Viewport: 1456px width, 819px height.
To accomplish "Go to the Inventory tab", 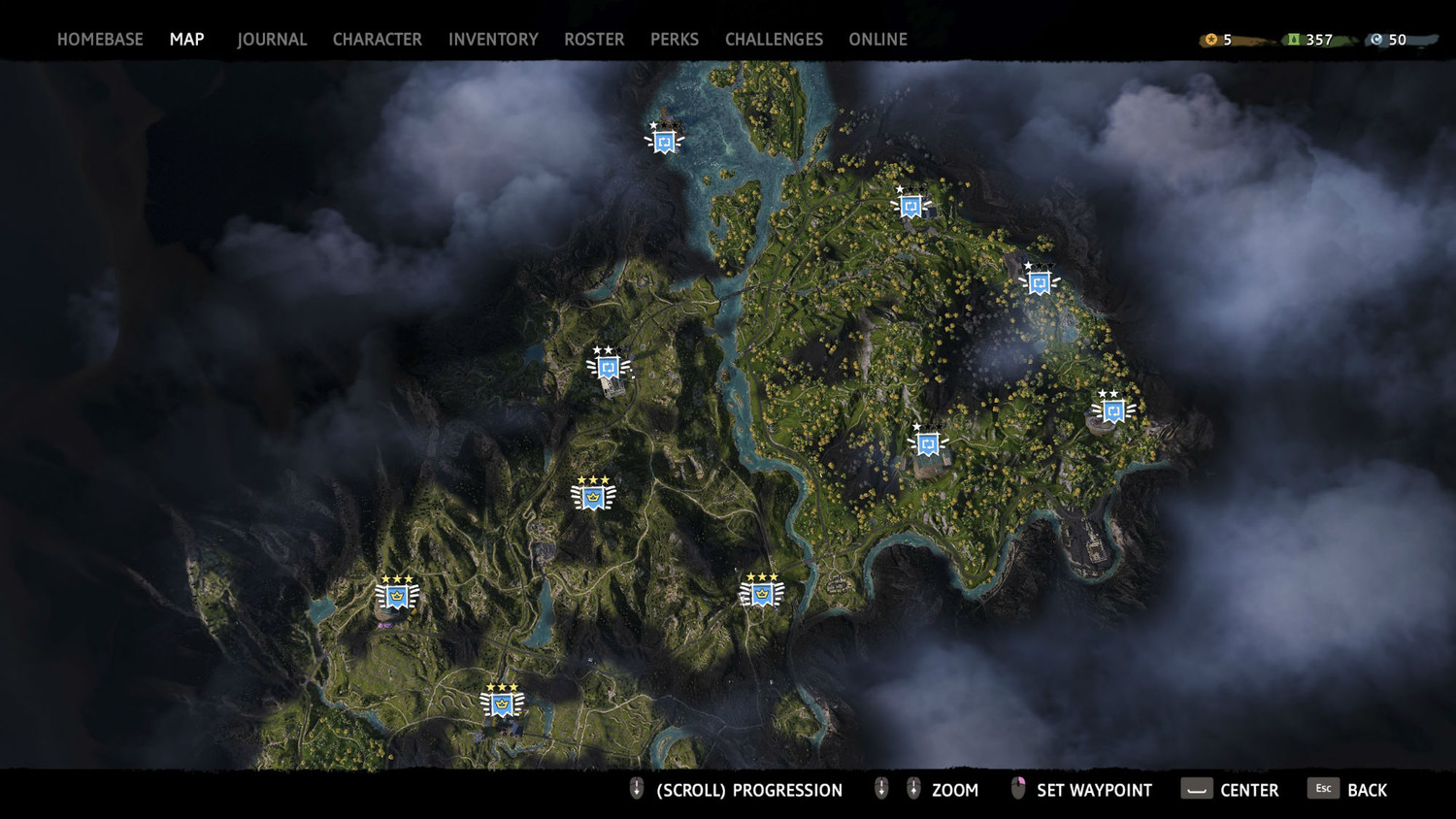I will coord(493,40).
